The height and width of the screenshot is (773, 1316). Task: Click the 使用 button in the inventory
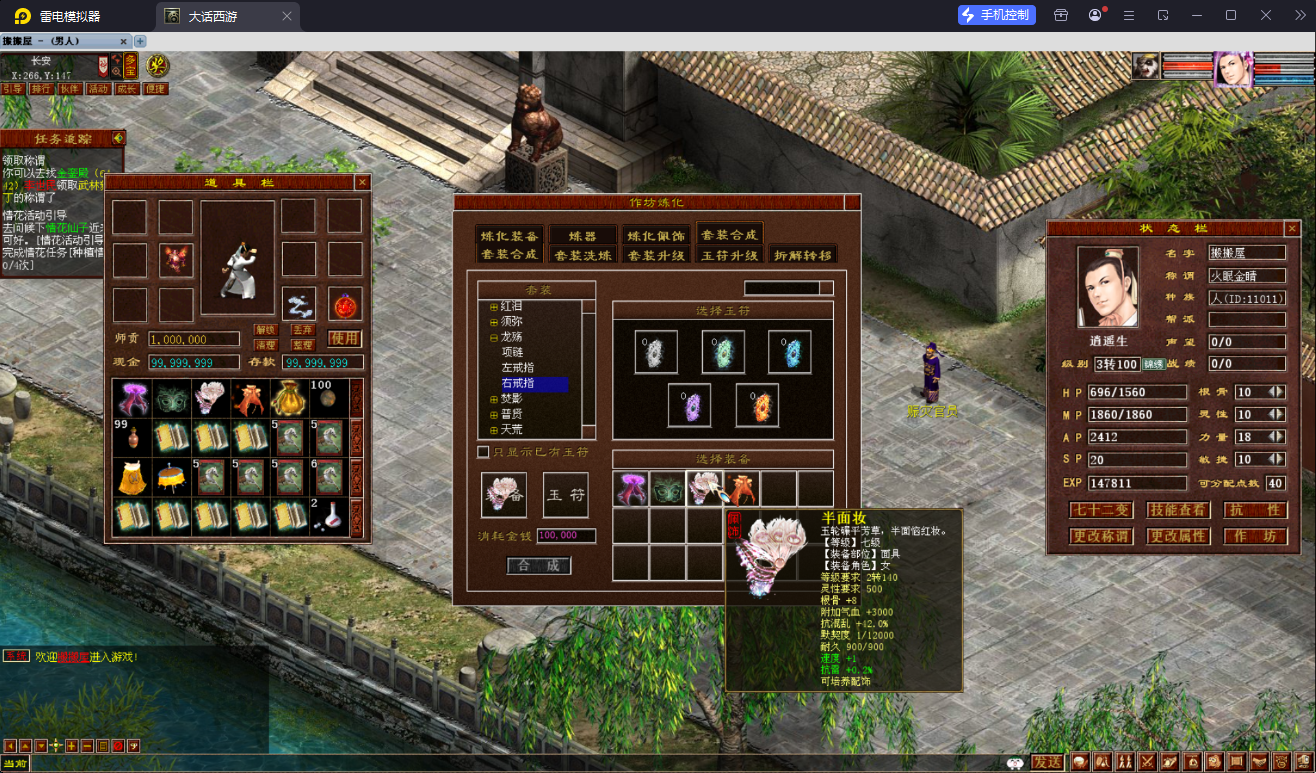coord(344,338)
